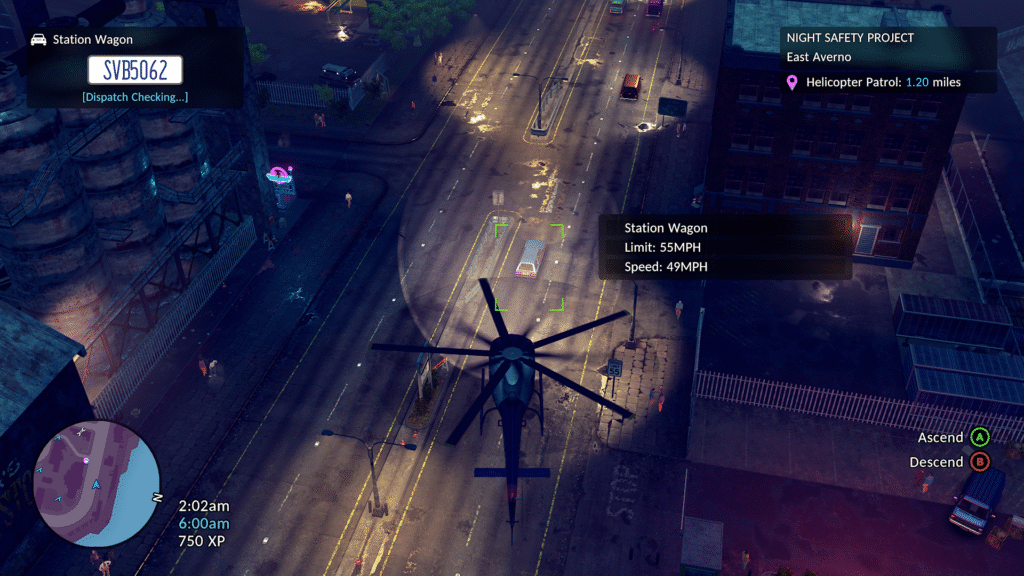Select the Station Wagon speed info popup

pos(724,247)
